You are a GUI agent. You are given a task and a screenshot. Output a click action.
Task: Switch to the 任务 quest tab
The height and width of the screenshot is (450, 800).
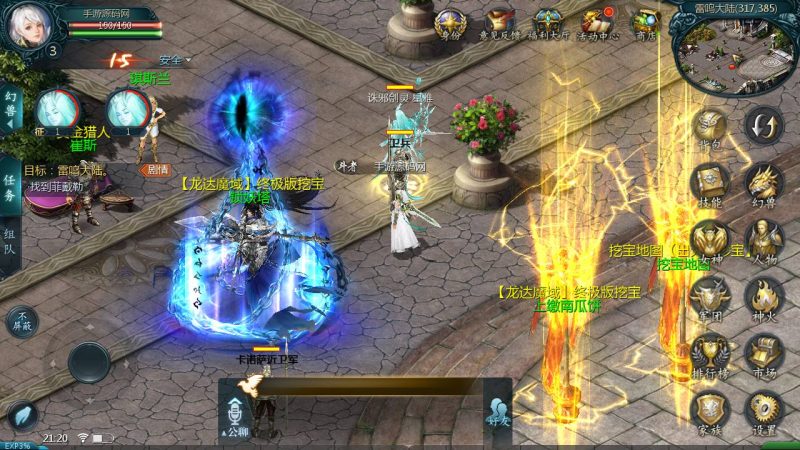coord(9,182)
